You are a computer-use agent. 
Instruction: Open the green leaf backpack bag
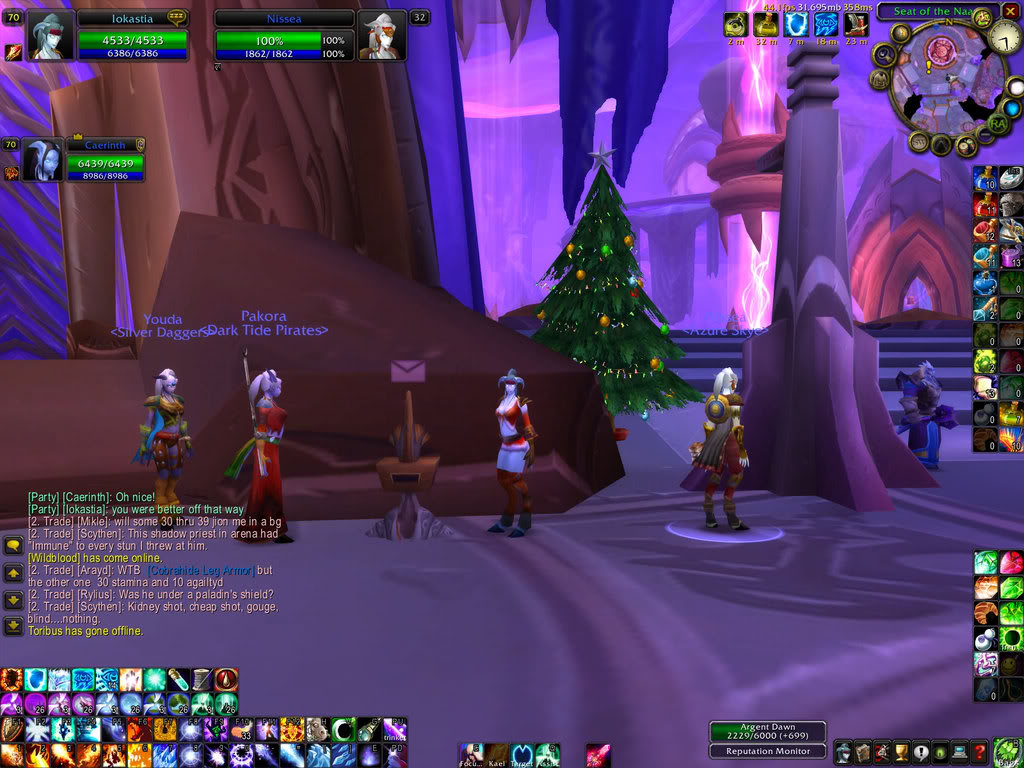[x=1007, y=750]
